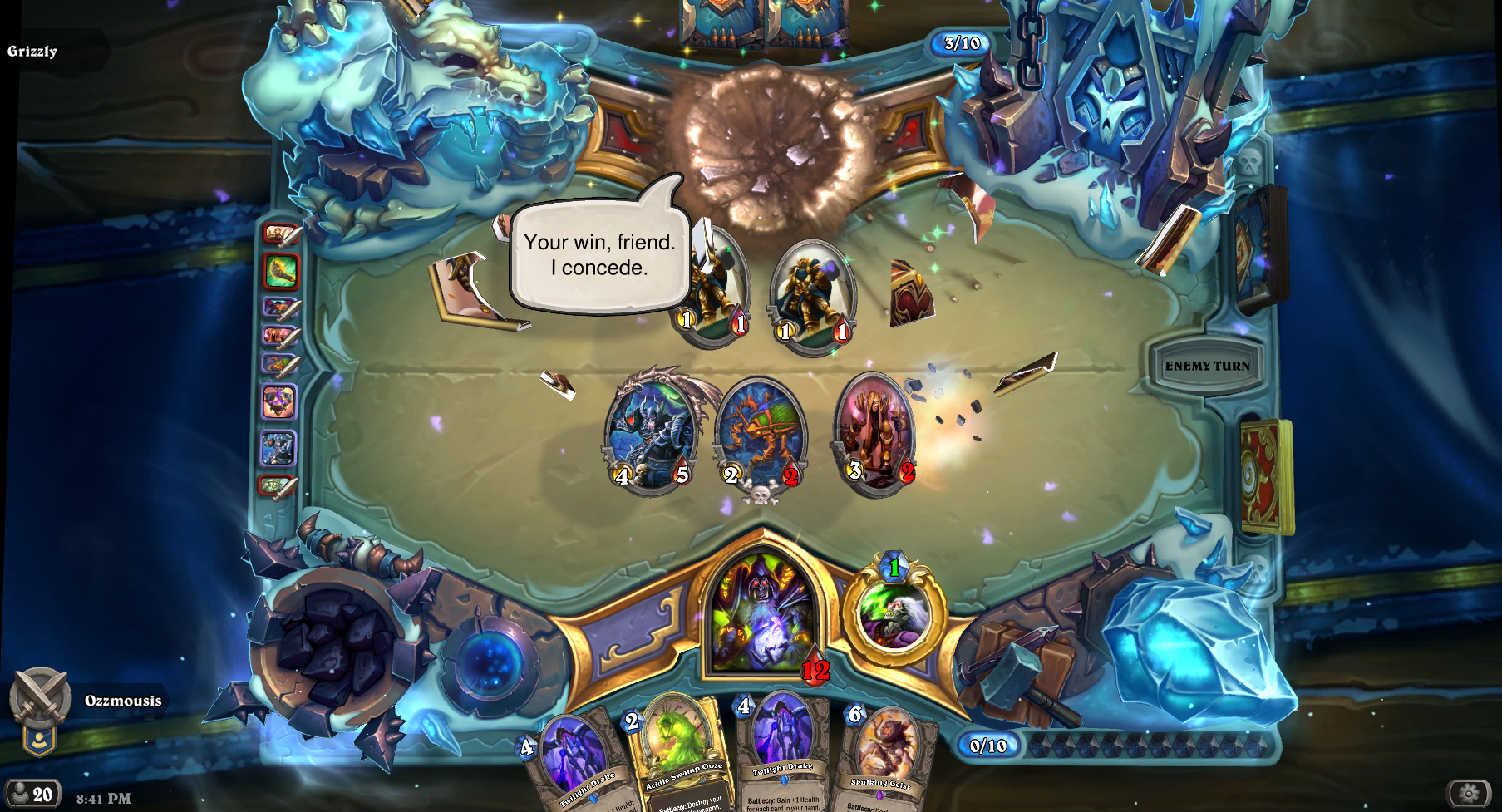Choose the 2/2 beetle minion with deathrattle
Viewport: 1502px width, 812px height.
point(761,436)
